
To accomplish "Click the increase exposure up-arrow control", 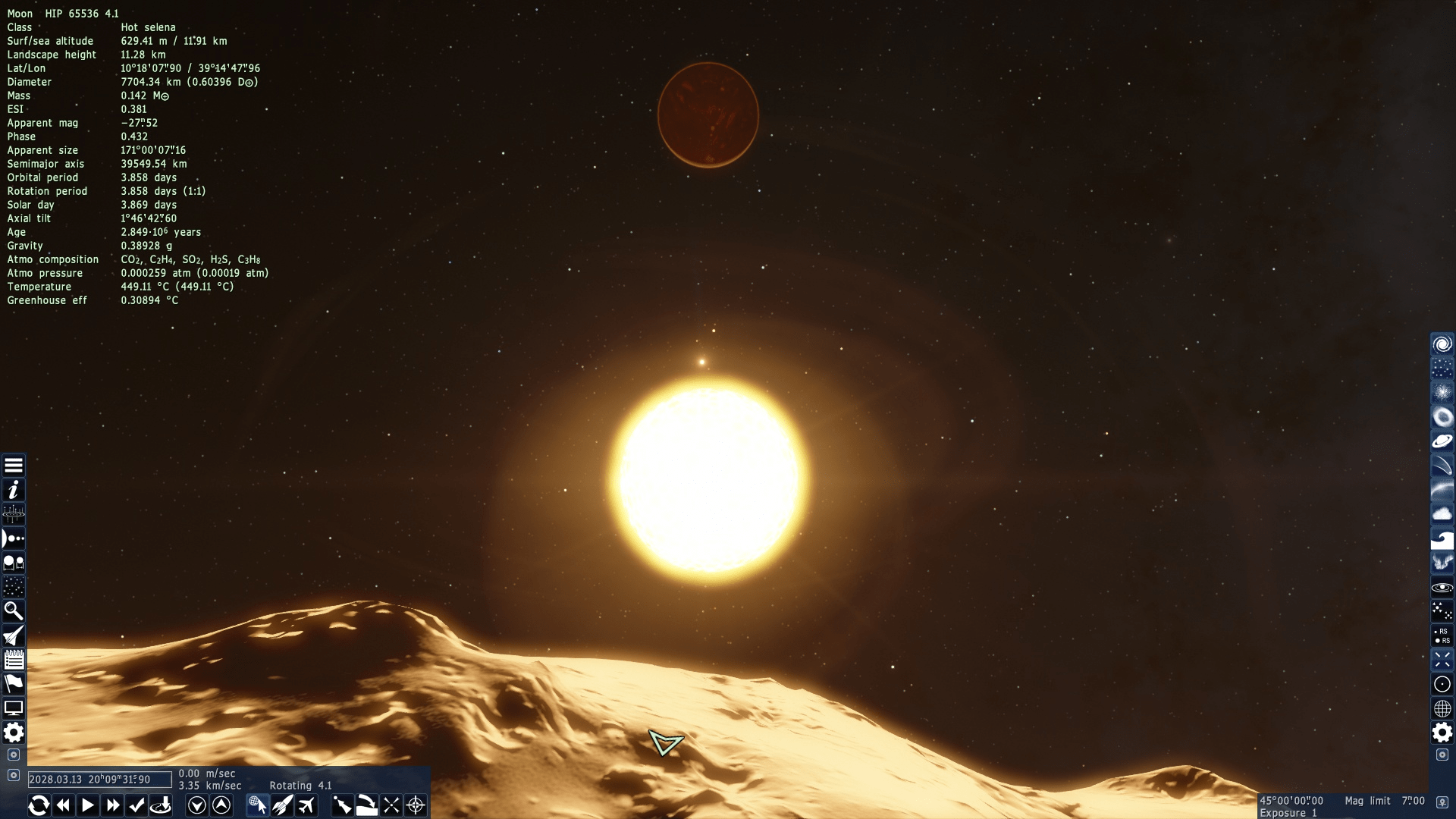I will tap(222, 805).
